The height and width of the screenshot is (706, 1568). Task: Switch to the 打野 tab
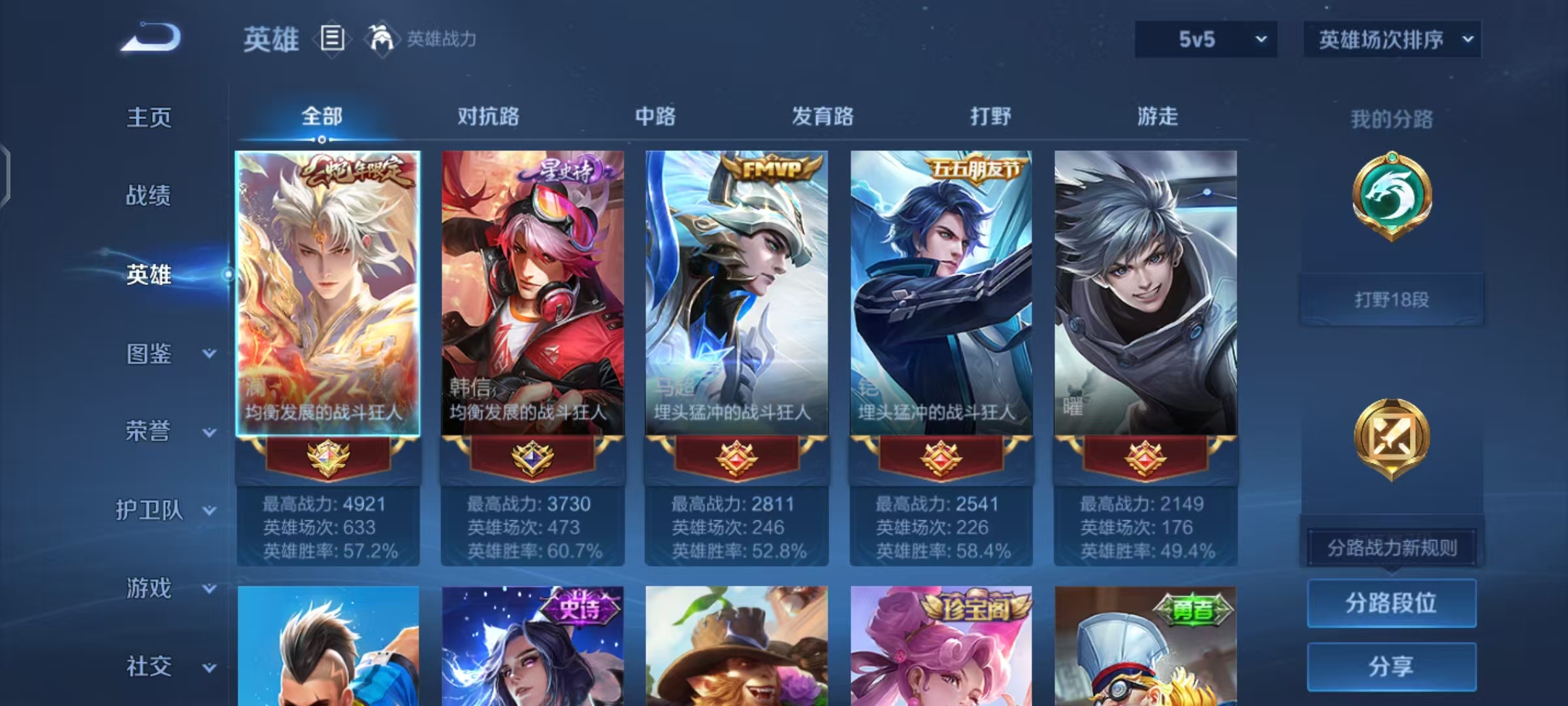(x=990, y=116)
